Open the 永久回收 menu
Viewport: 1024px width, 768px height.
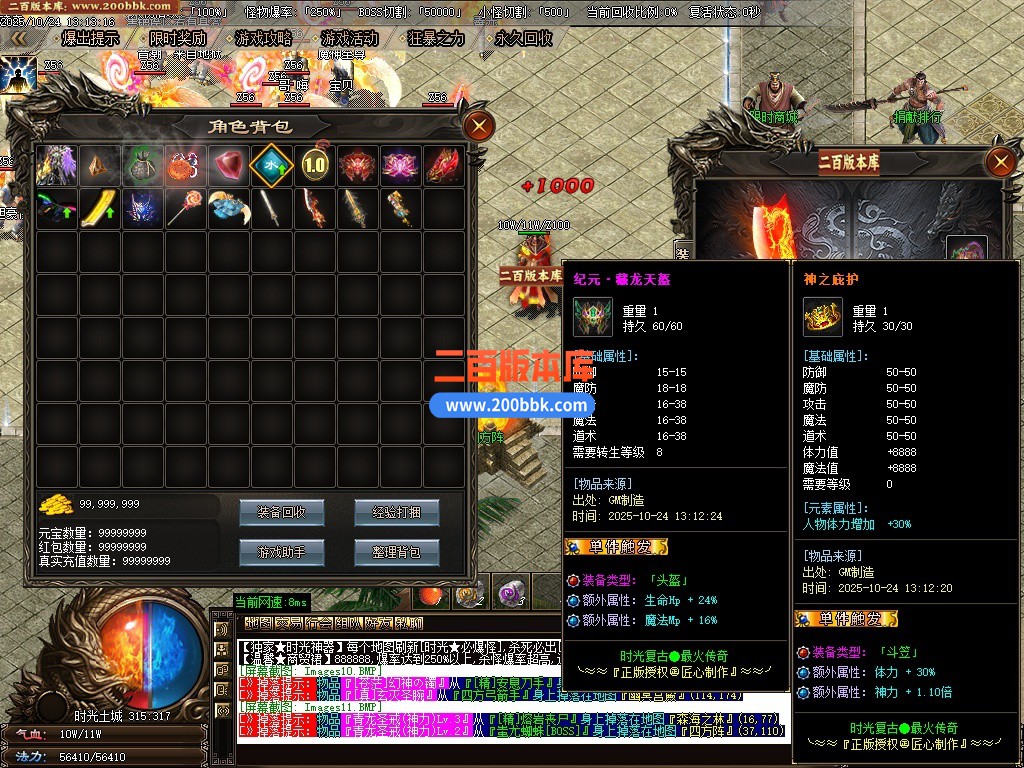523,39
